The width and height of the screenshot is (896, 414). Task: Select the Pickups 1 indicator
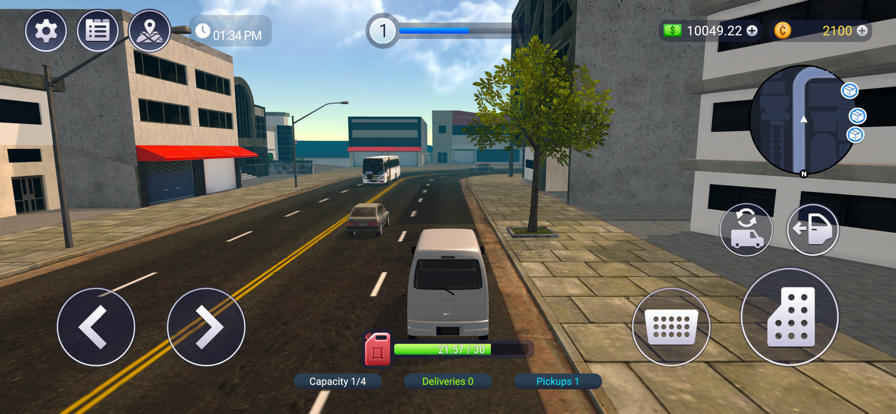tap(558, 381)
